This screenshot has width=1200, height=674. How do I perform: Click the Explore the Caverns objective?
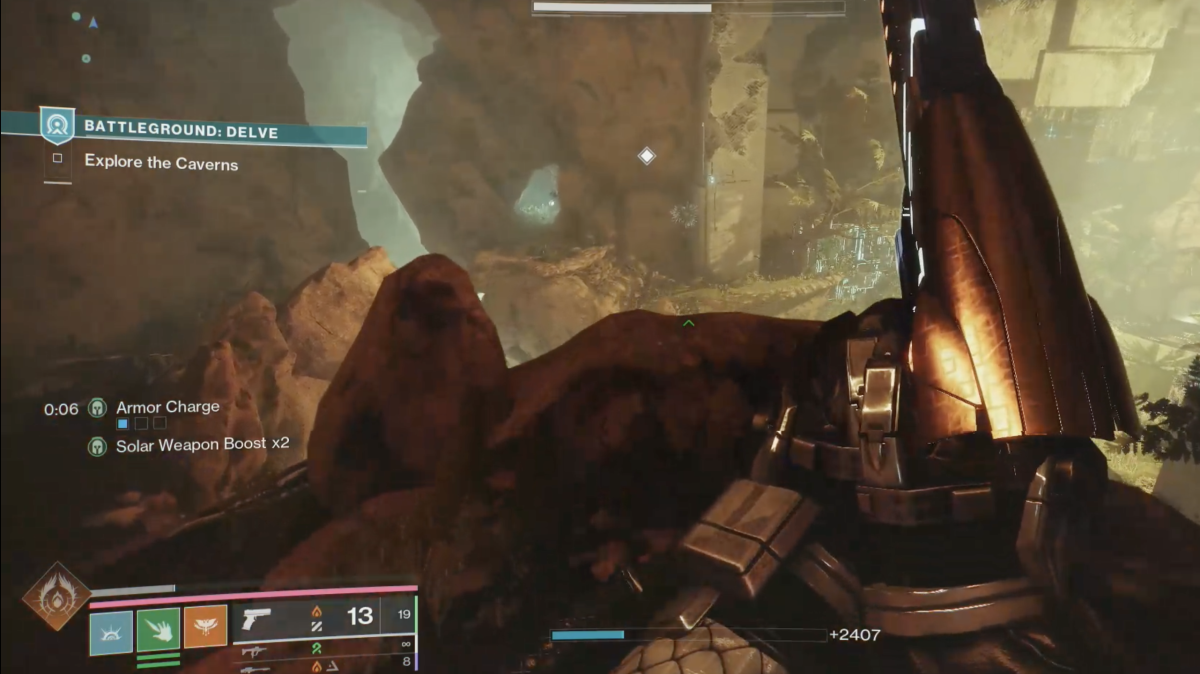[x=161, y=162]
